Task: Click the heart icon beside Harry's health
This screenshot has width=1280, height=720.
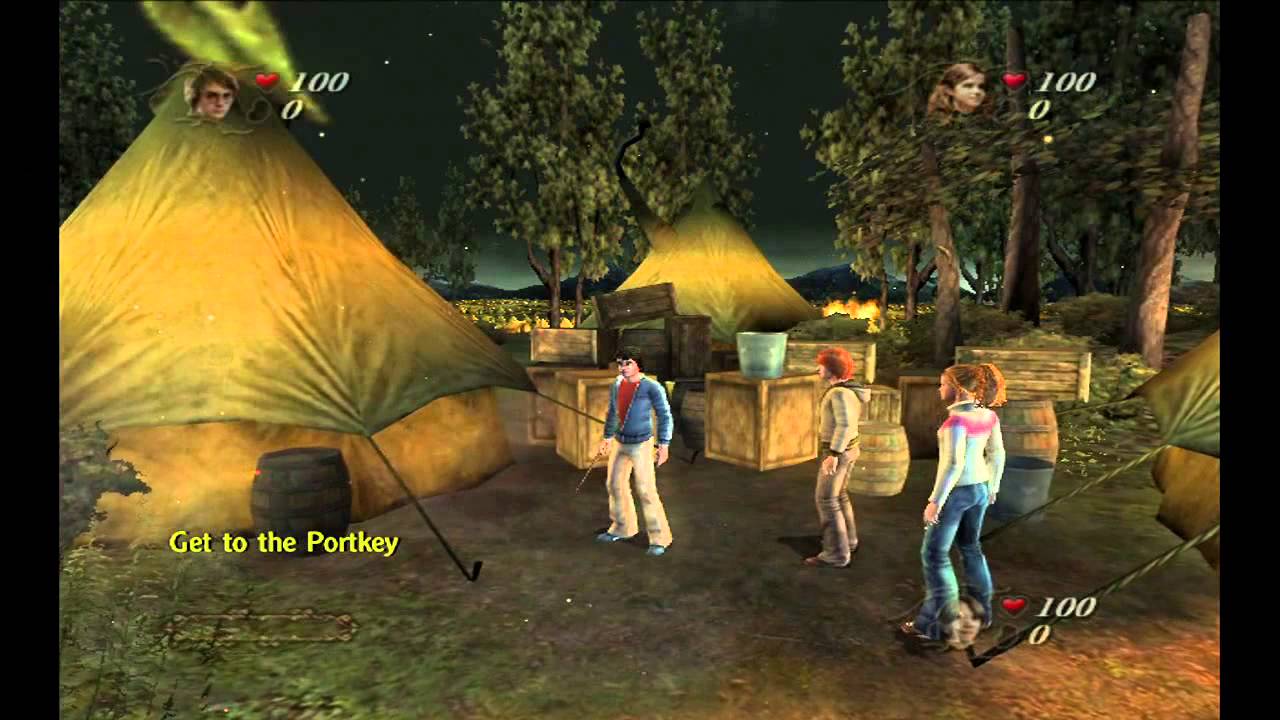Action: 265,82
